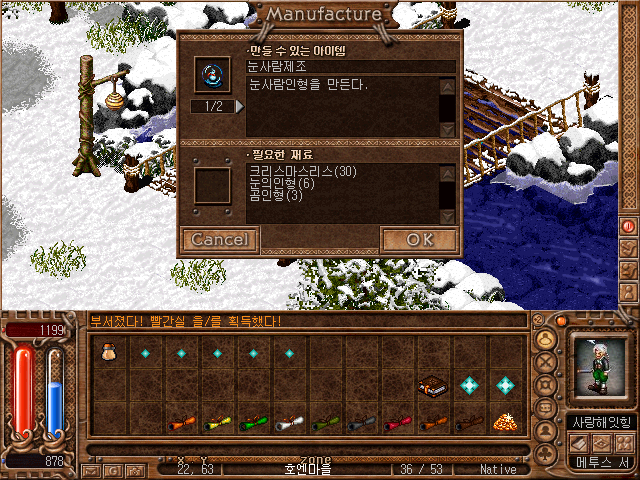Select the gold coin pile
This screenshot has width=640, height=480.
[505, 422]
